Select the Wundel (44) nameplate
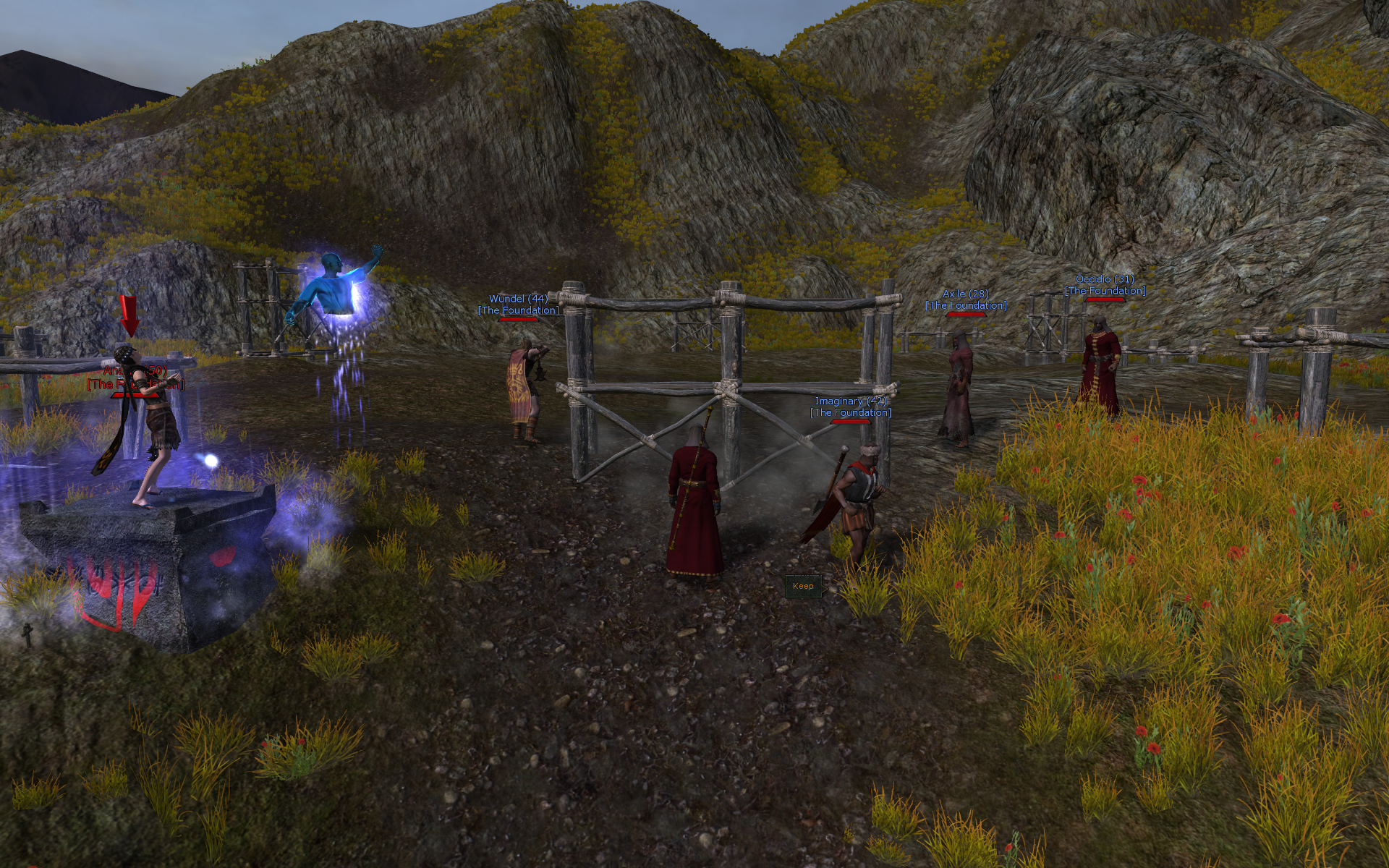Image resolution: width=1389 pixels, height=868 pixels. coord(518,299)
